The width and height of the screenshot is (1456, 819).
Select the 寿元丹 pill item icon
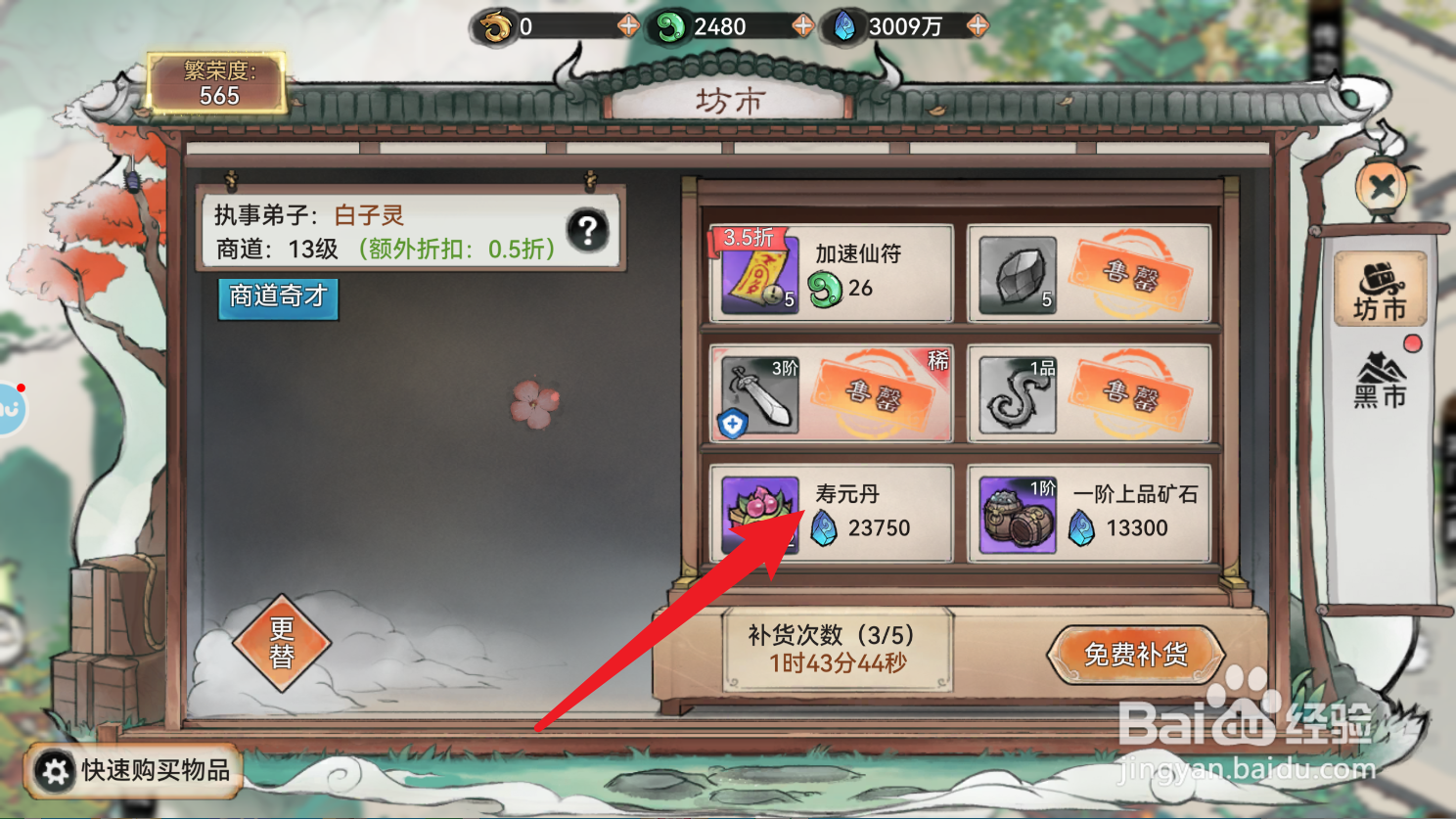(x=758, y=513)
